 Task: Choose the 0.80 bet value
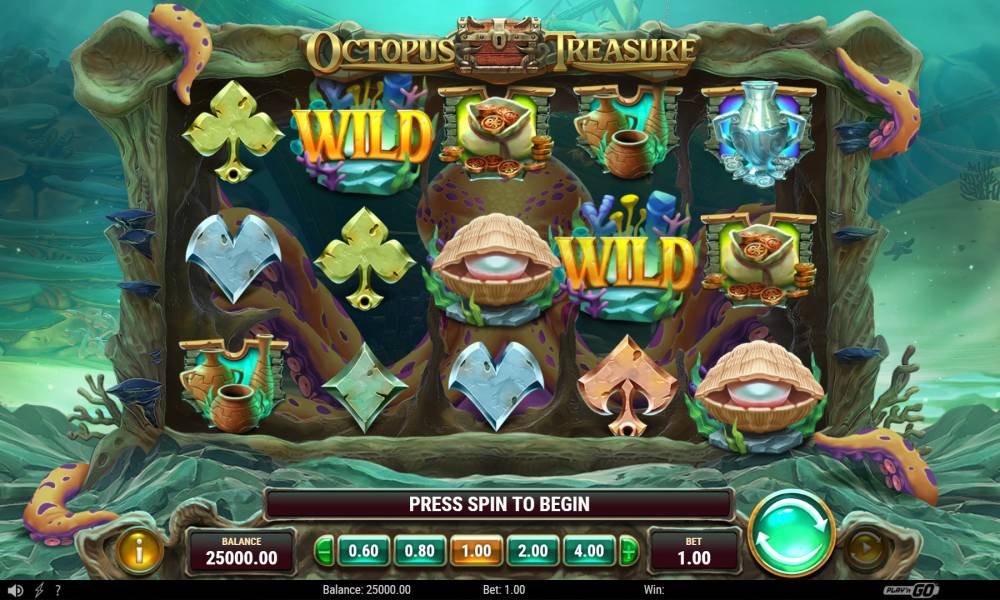420,551
